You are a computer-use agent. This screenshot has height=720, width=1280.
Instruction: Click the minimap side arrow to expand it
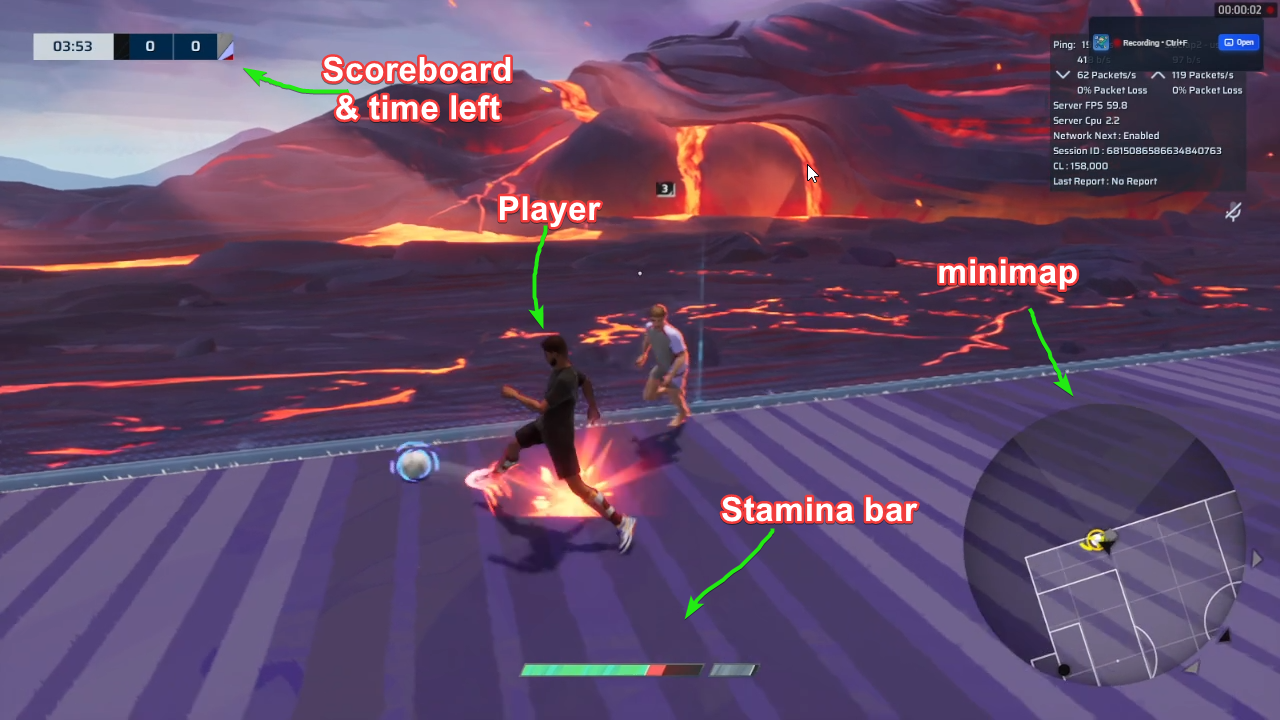pos(1256,560)
